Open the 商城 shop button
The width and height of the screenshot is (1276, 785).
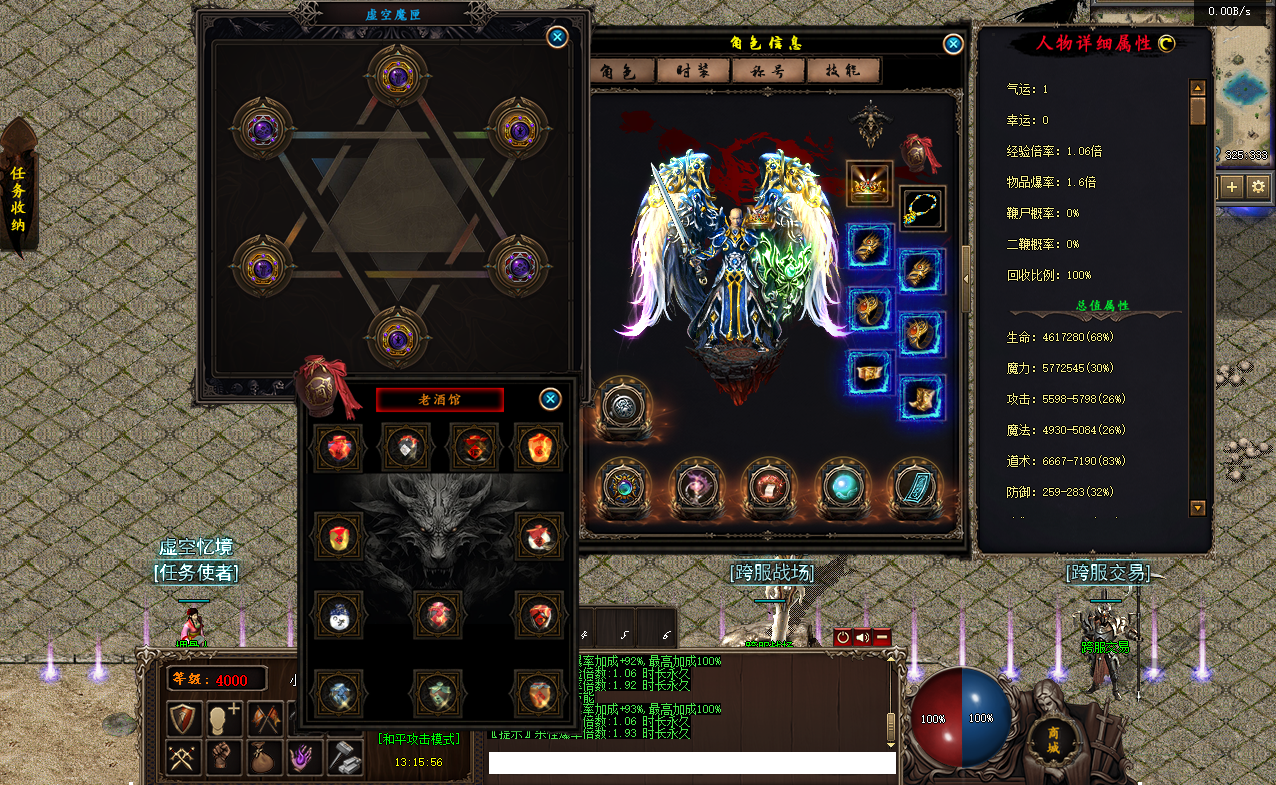(x=1053, y=739)
